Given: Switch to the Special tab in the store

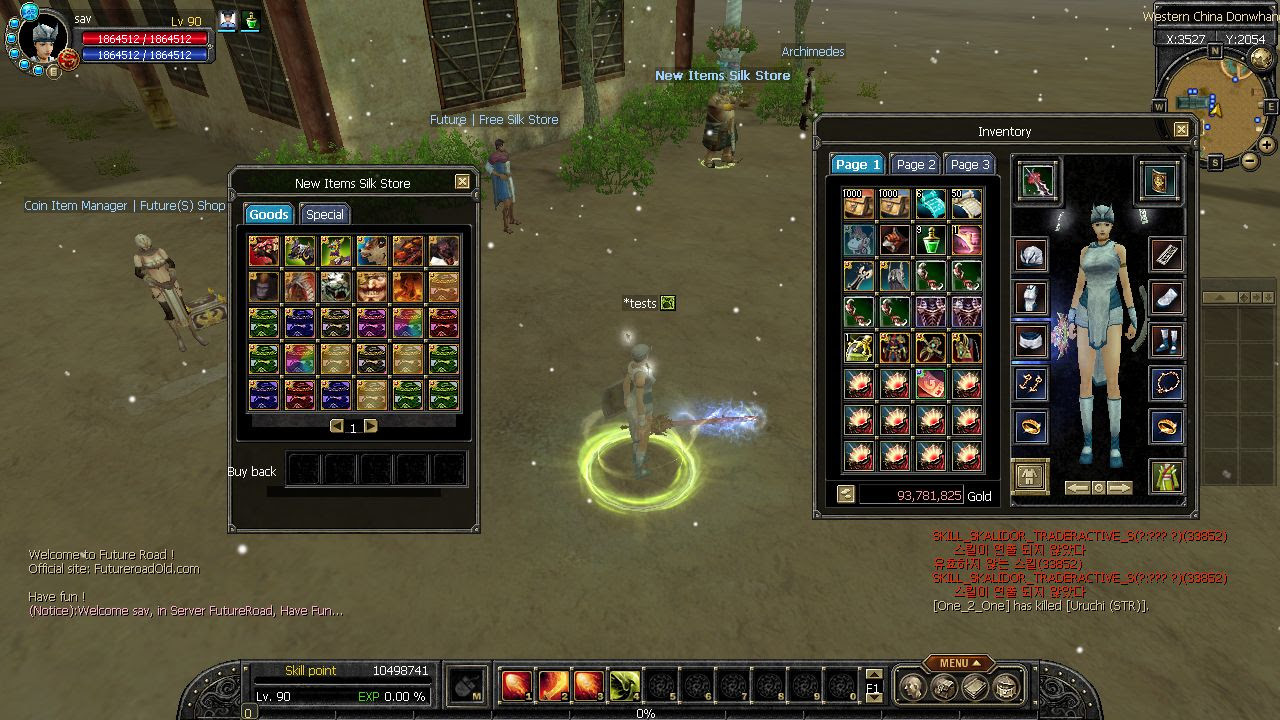Looking at the screenshot, I should tap(325, 214).
